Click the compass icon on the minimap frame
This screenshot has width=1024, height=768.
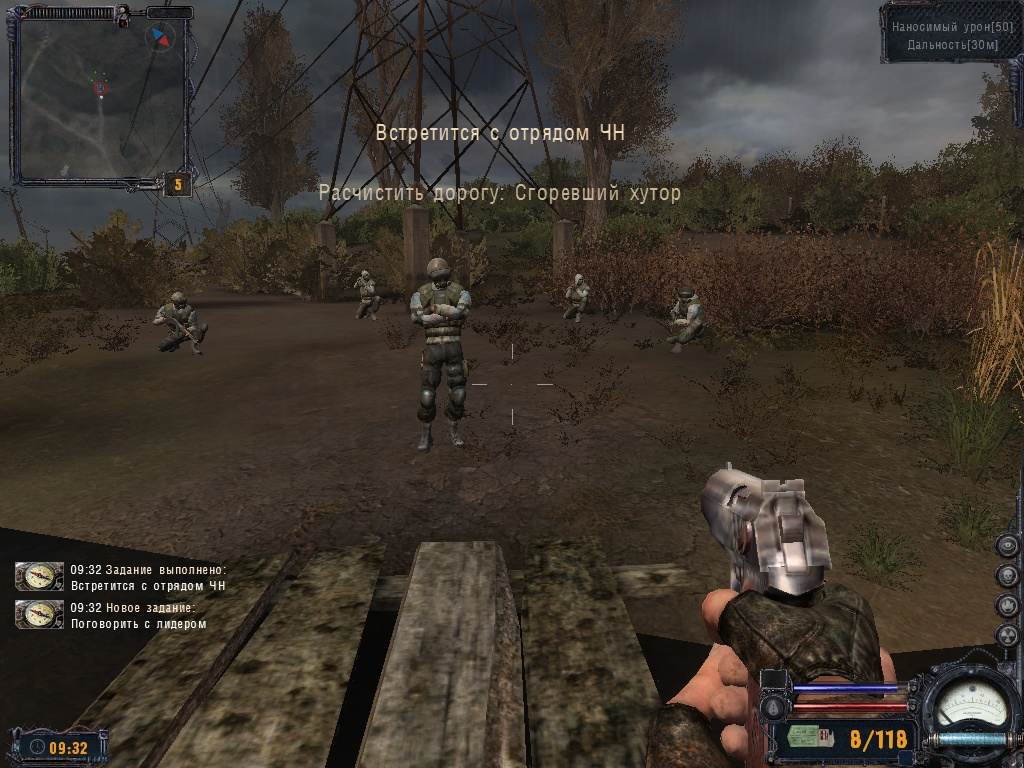point(159,38)
